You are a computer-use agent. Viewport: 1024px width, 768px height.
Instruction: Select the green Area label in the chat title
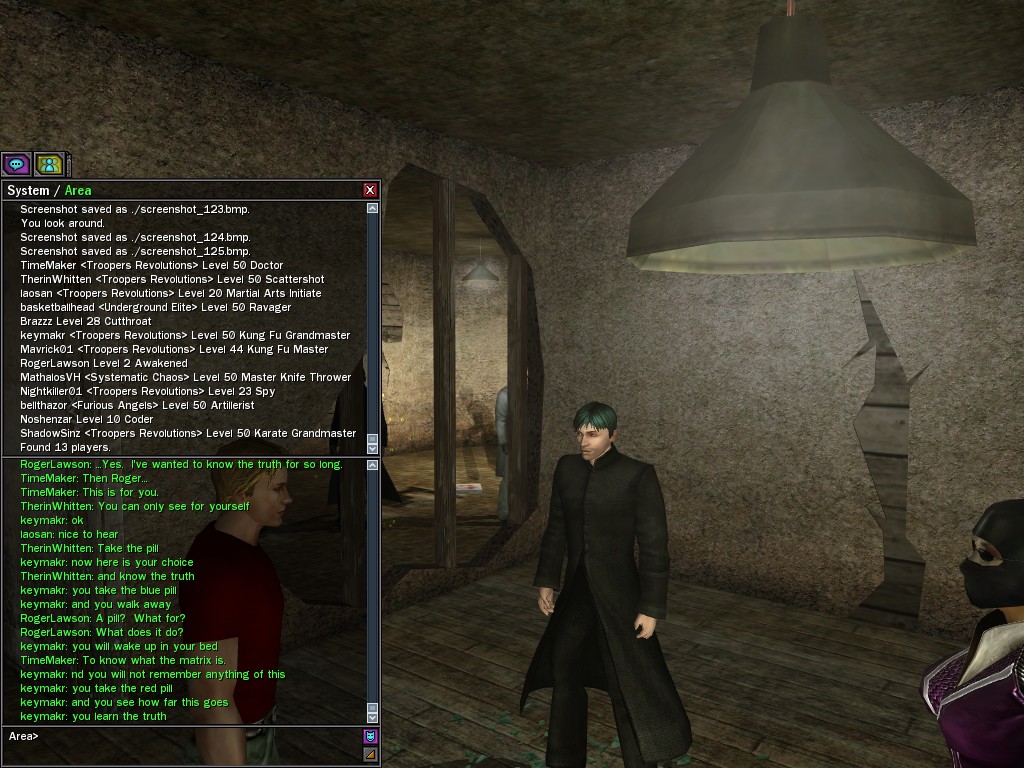[x=78, y=190]
